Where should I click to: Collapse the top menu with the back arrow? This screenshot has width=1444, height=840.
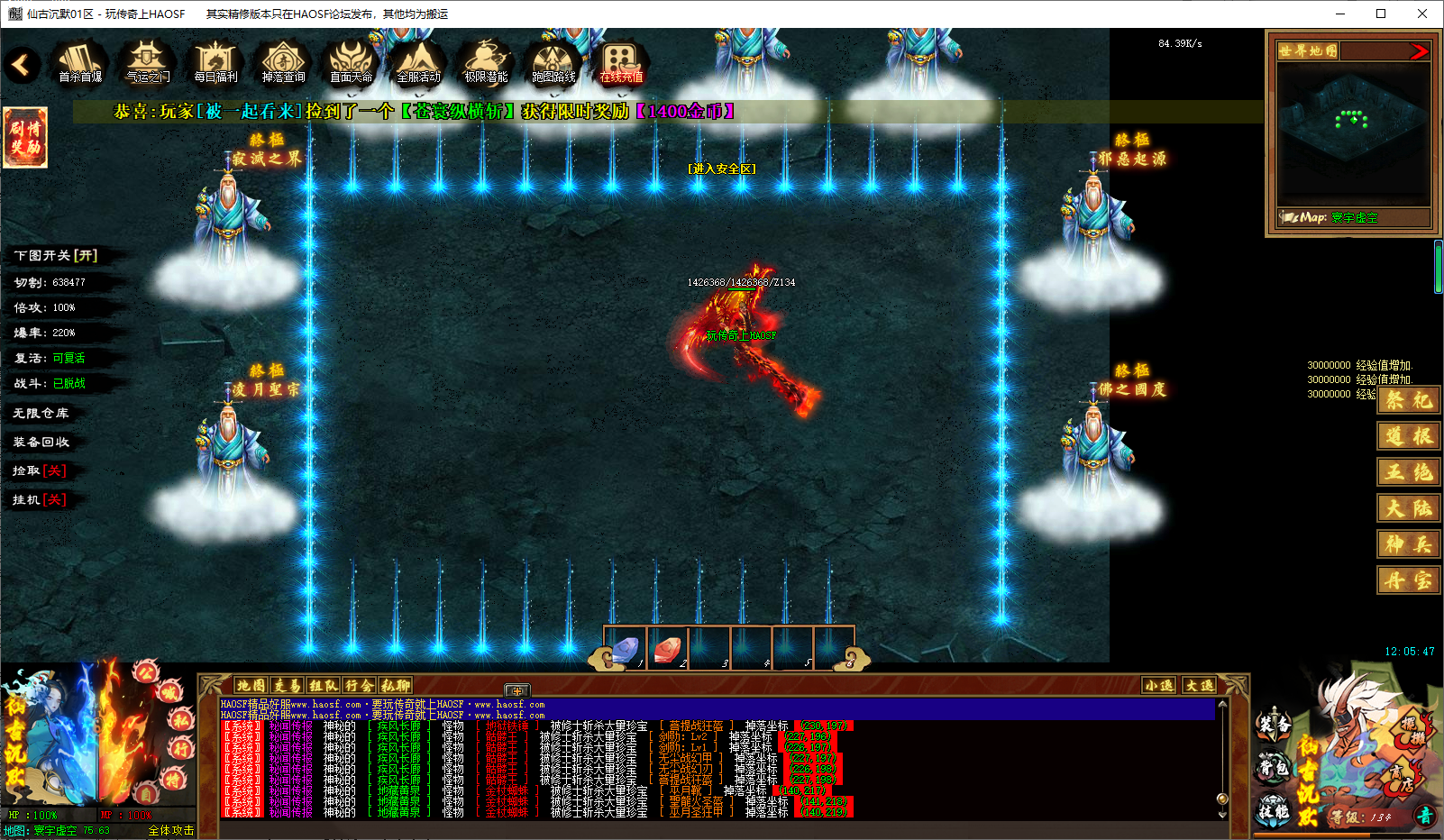pos(21,64)
